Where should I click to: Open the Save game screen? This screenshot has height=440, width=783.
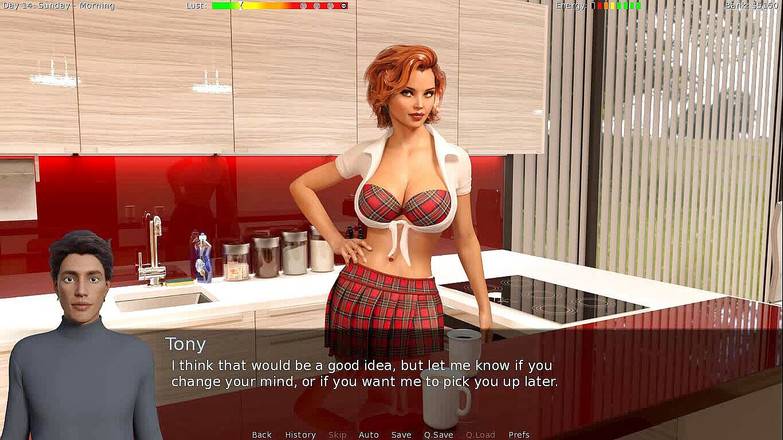401,434
